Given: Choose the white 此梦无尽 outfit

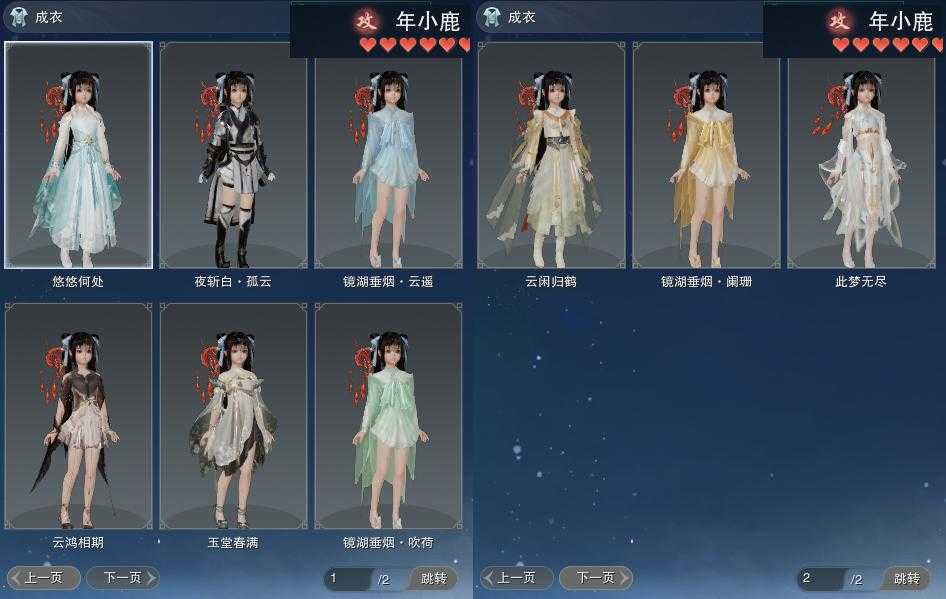Looking at the screenshot, I should point(861,155).
